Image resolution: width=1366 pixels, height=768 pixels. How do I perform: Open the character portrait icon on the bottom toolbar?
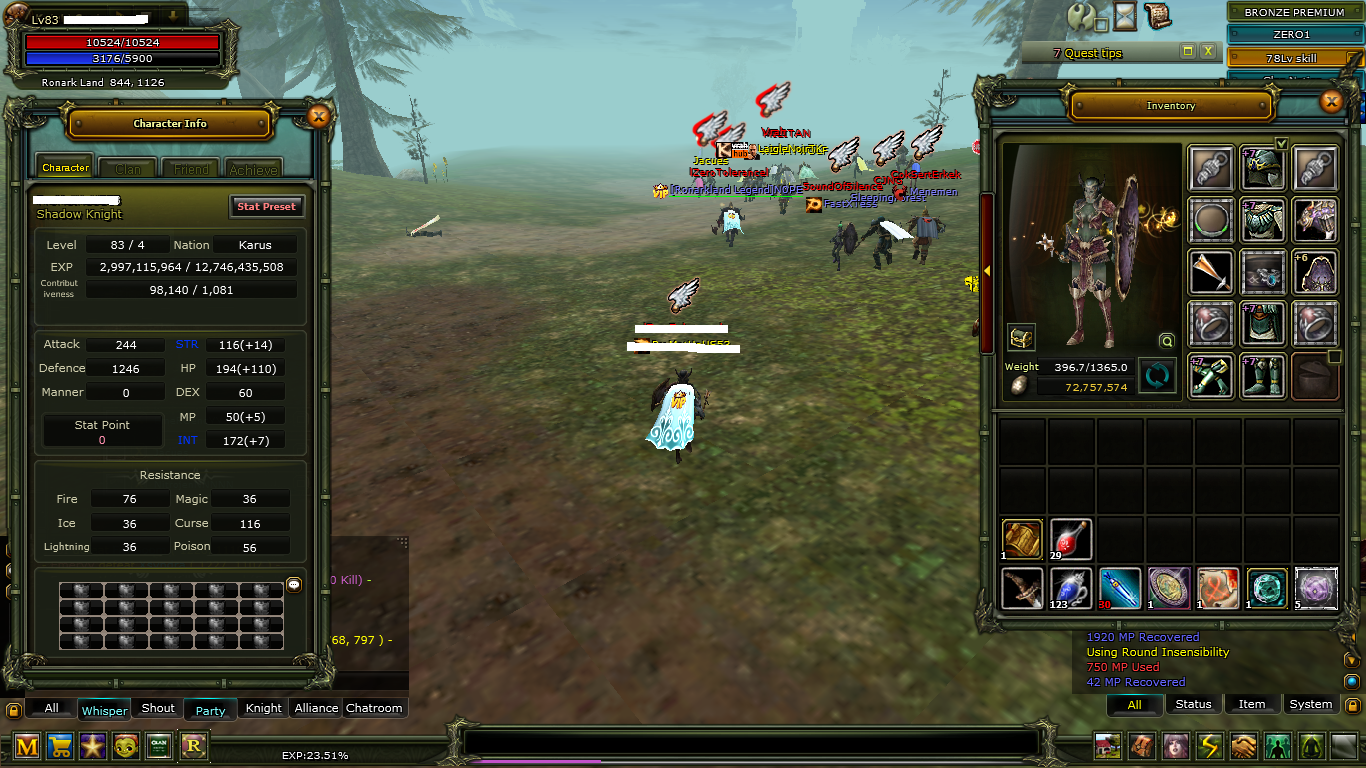1174,747
